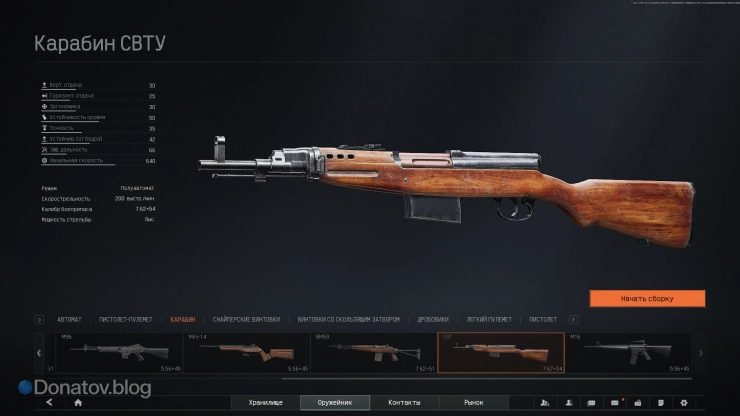Go to the Контакты section
Image resolution: width=740 pixels, height=416 pixels.
point(404,402)
